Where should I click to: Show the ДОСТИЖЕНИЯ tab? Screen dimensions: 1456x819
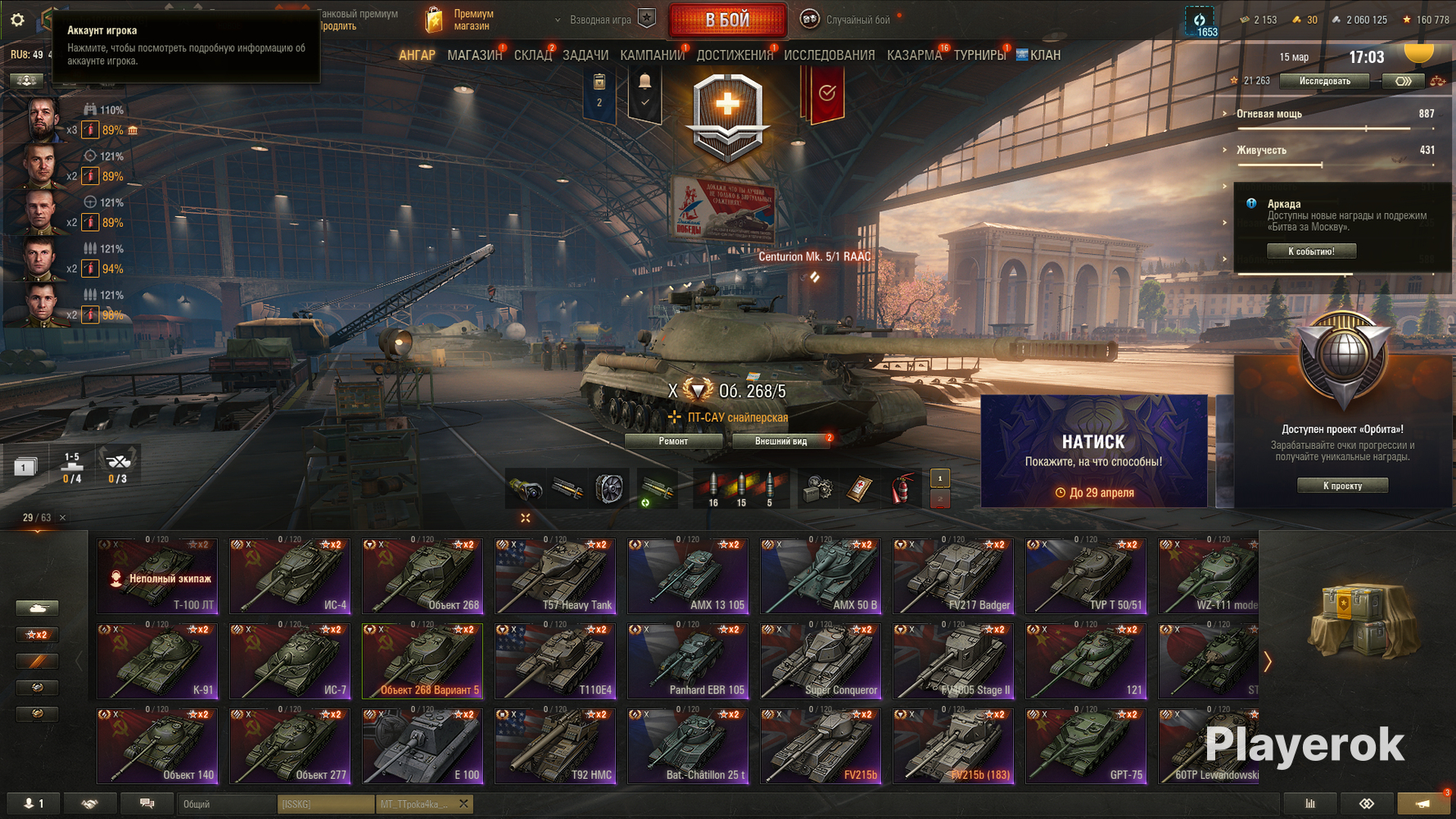[734, 56]
